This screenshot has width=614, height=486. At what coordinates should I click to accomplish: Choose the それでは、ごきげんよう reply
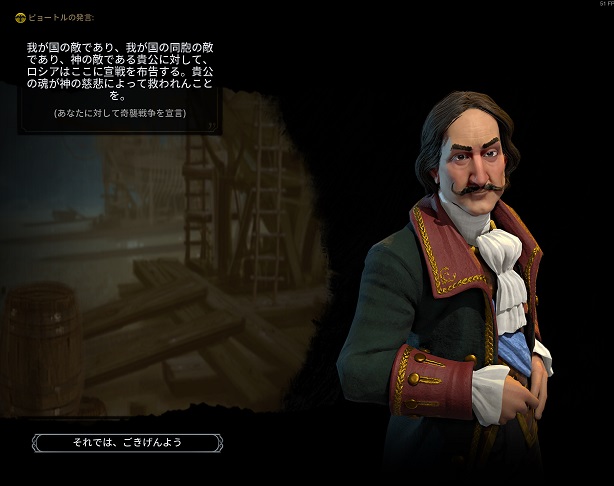click(126, 442)
